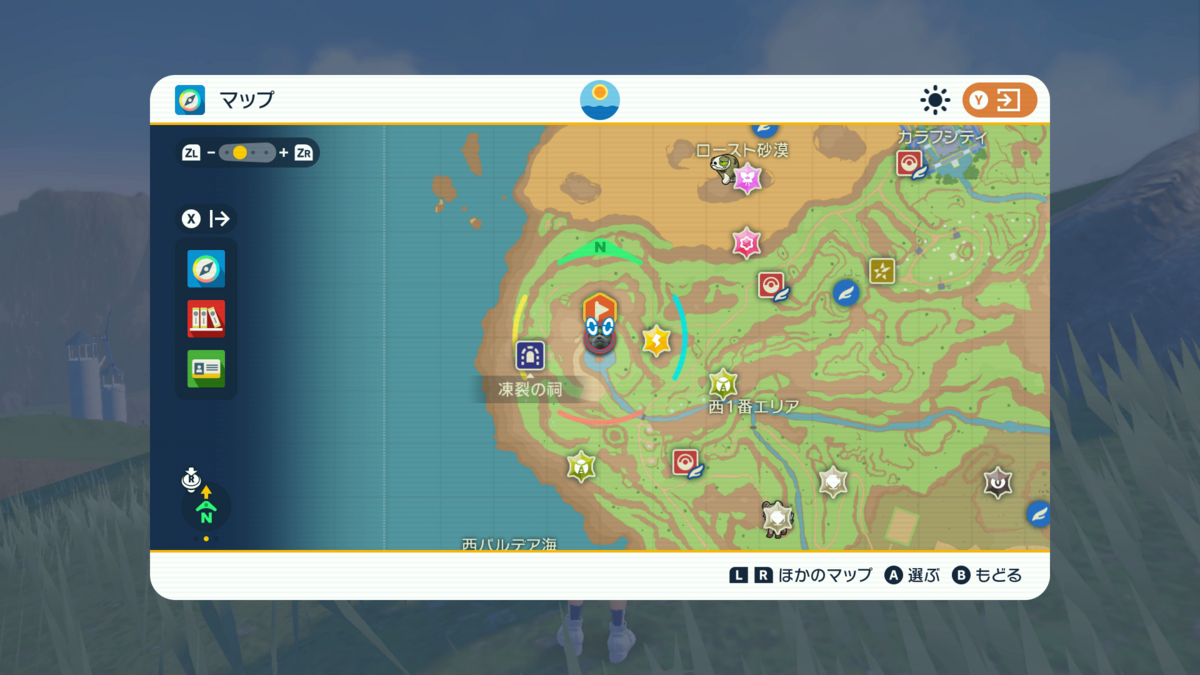Viewport: 1200px width, 675px height.
Task: Select the pink Tera Raid crystal under ロースト砂漠
Action: point(748,179)
